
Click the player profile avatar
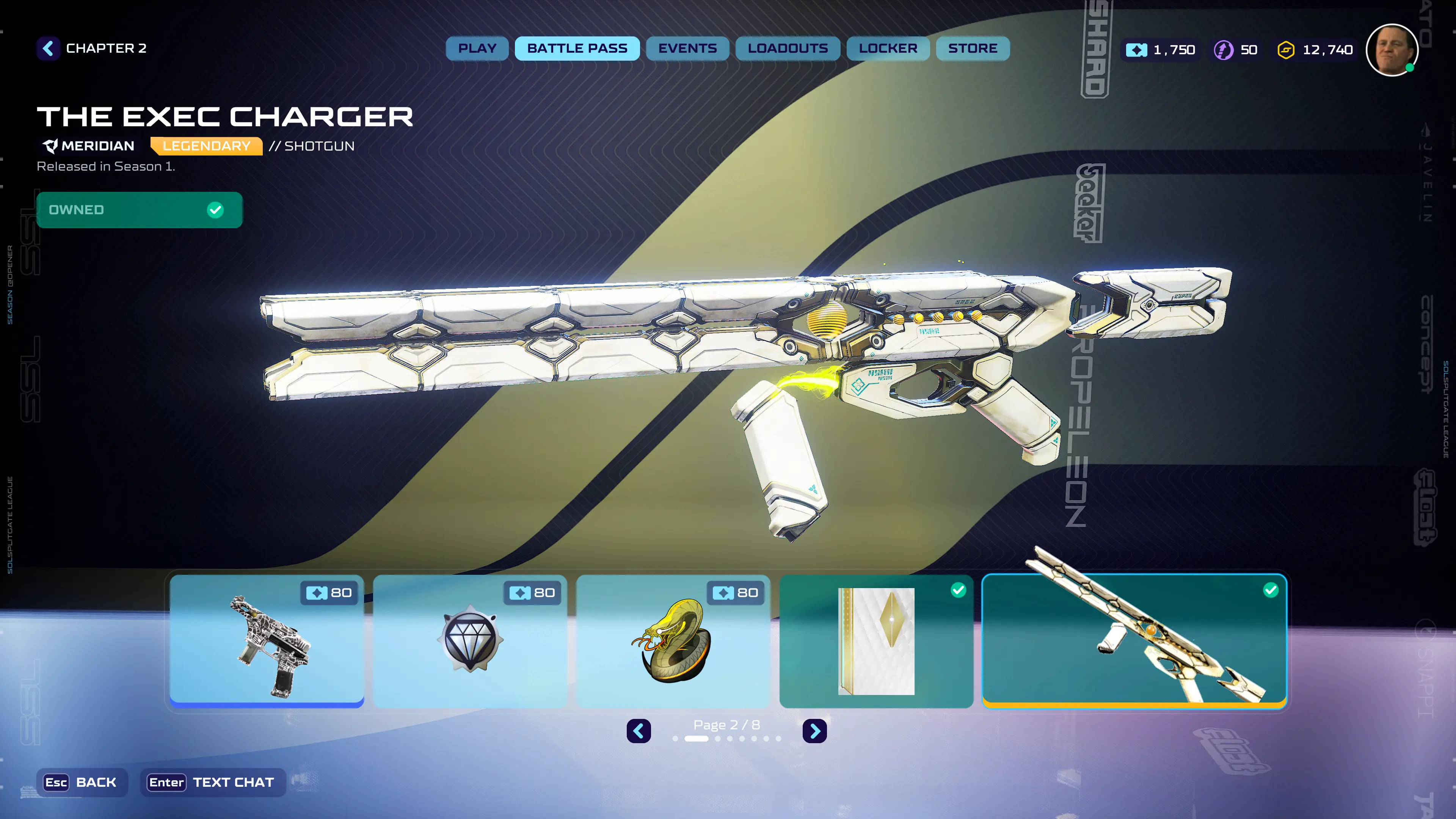point(1391,50)
